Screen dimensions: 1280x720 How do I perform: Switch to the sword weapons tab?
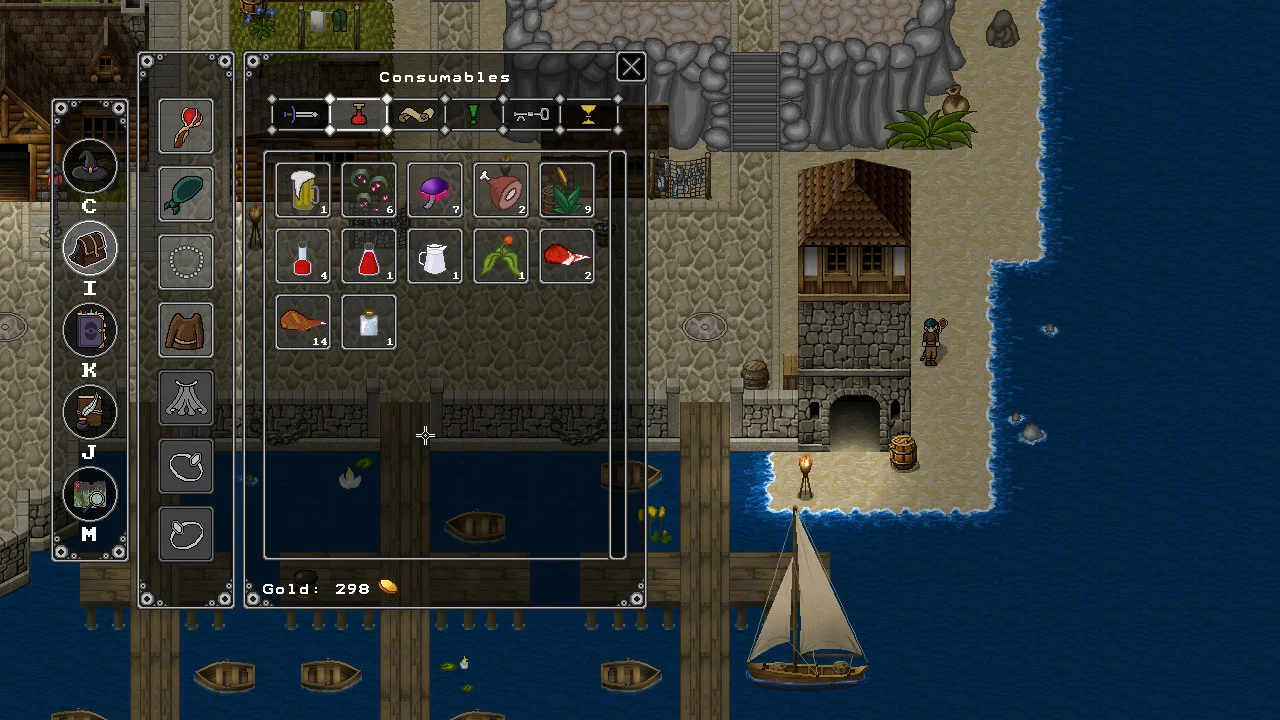(x=300, y=115)
